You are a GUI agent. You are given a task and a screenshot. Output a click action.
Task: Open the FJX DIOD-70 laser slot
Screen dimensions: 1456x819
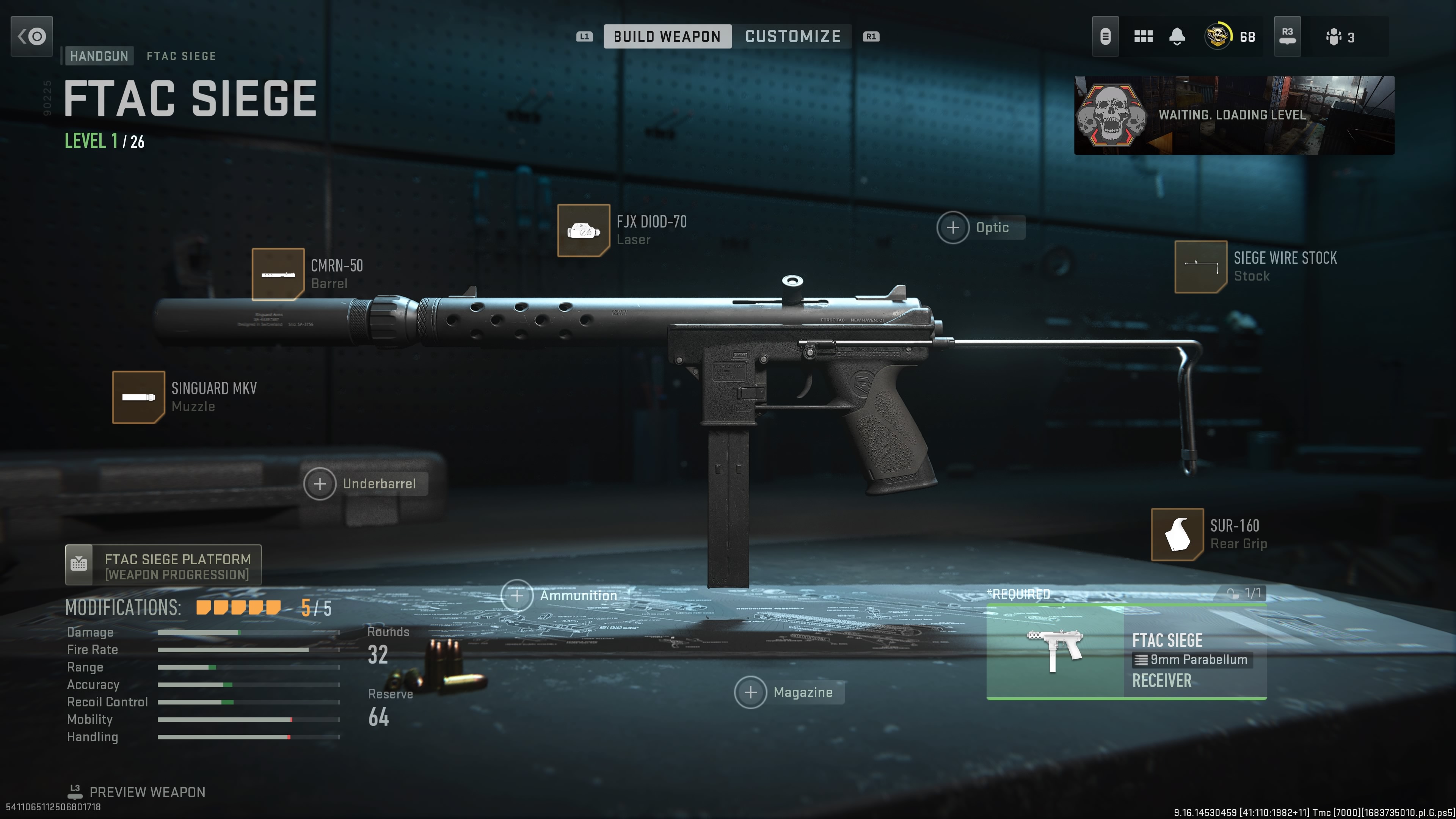coord(583,230)
